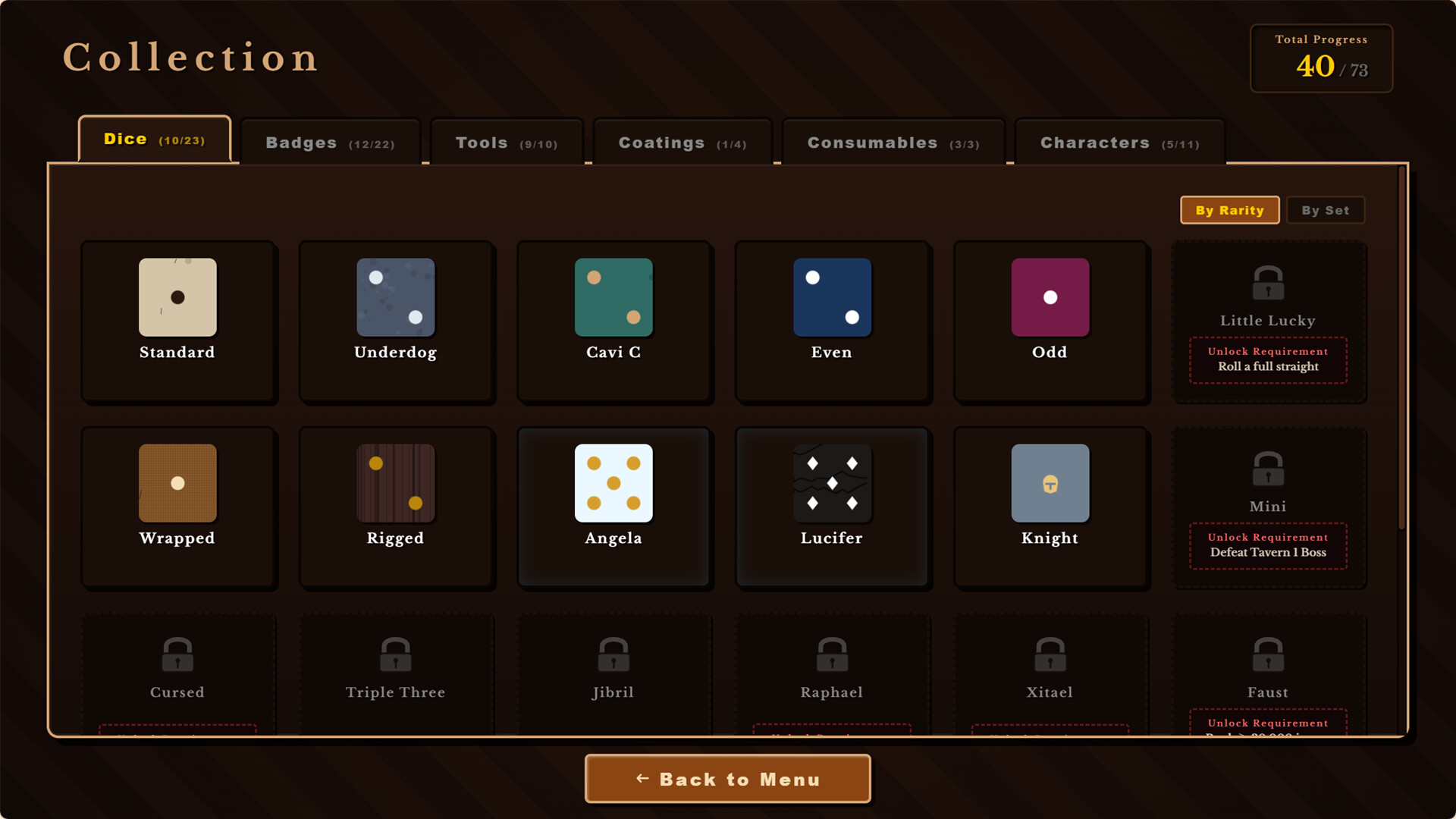Select the Underdog die
The image size is (1456, 819).
coord(396,322)
